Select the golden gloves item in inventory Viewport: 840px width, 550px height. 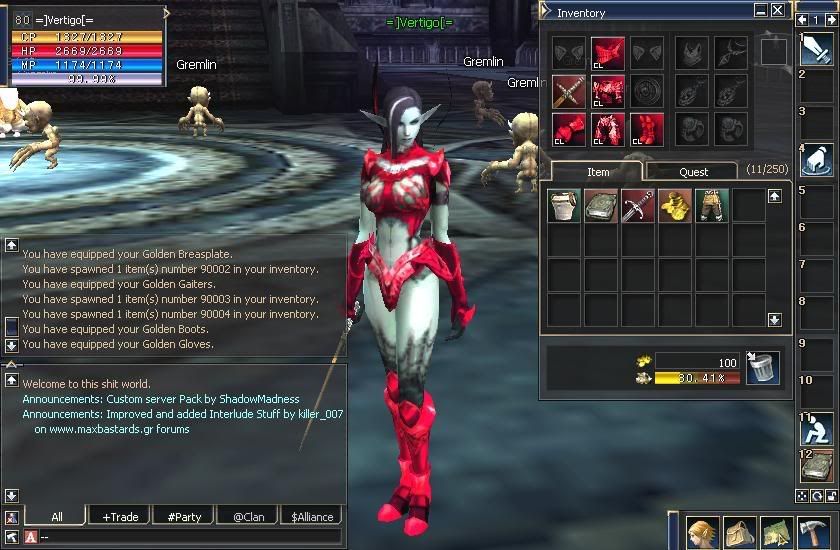(x=675, y=205)
